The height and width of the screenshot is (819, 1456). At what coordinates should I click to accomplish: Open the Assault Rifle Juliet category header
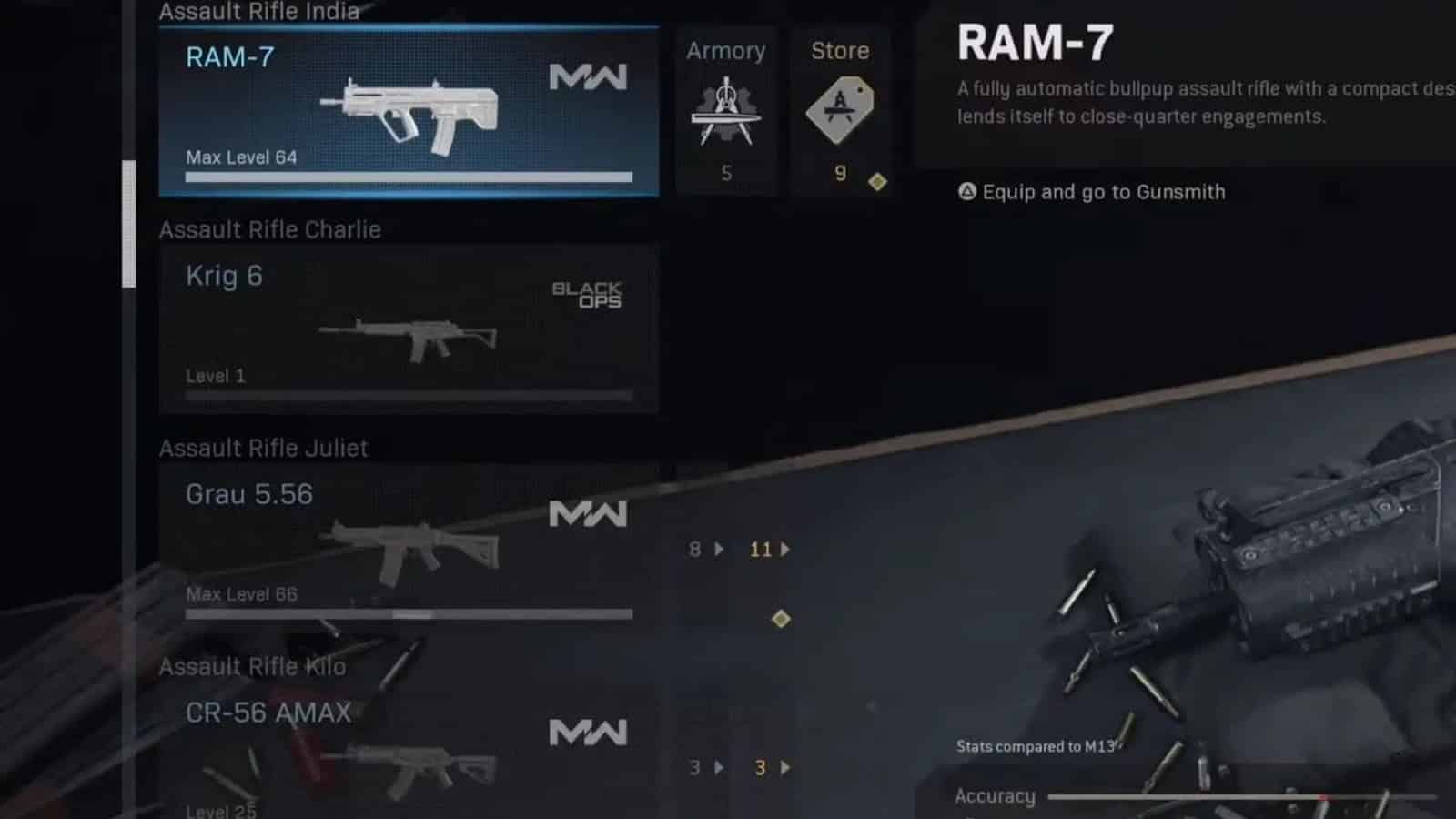[263, 448]
